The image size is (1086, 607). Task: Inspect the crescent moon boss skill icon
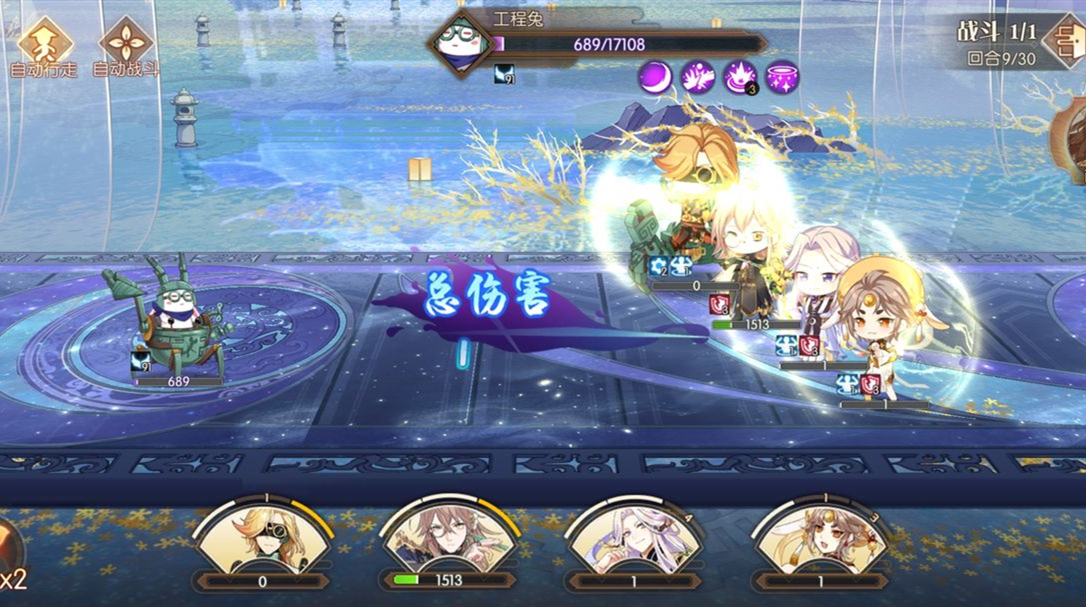click(656, 77)
